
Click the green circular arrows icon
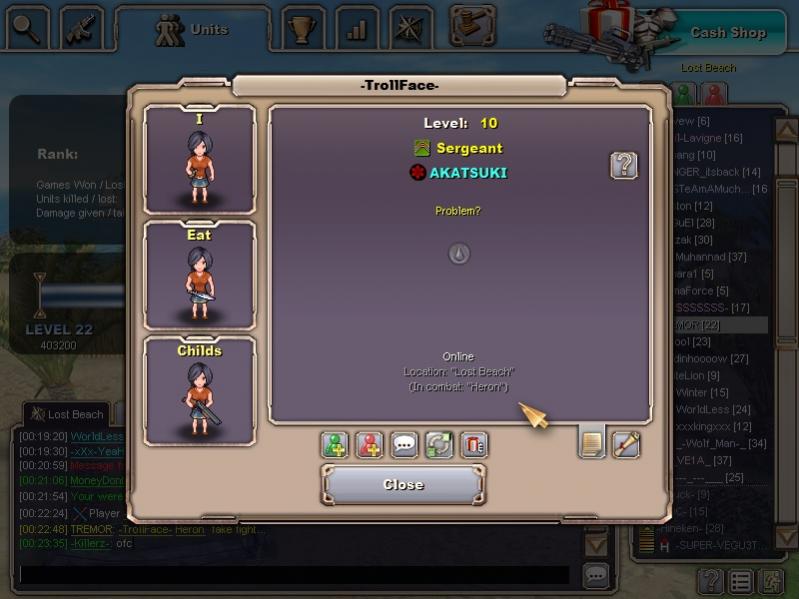pos(439,445)
